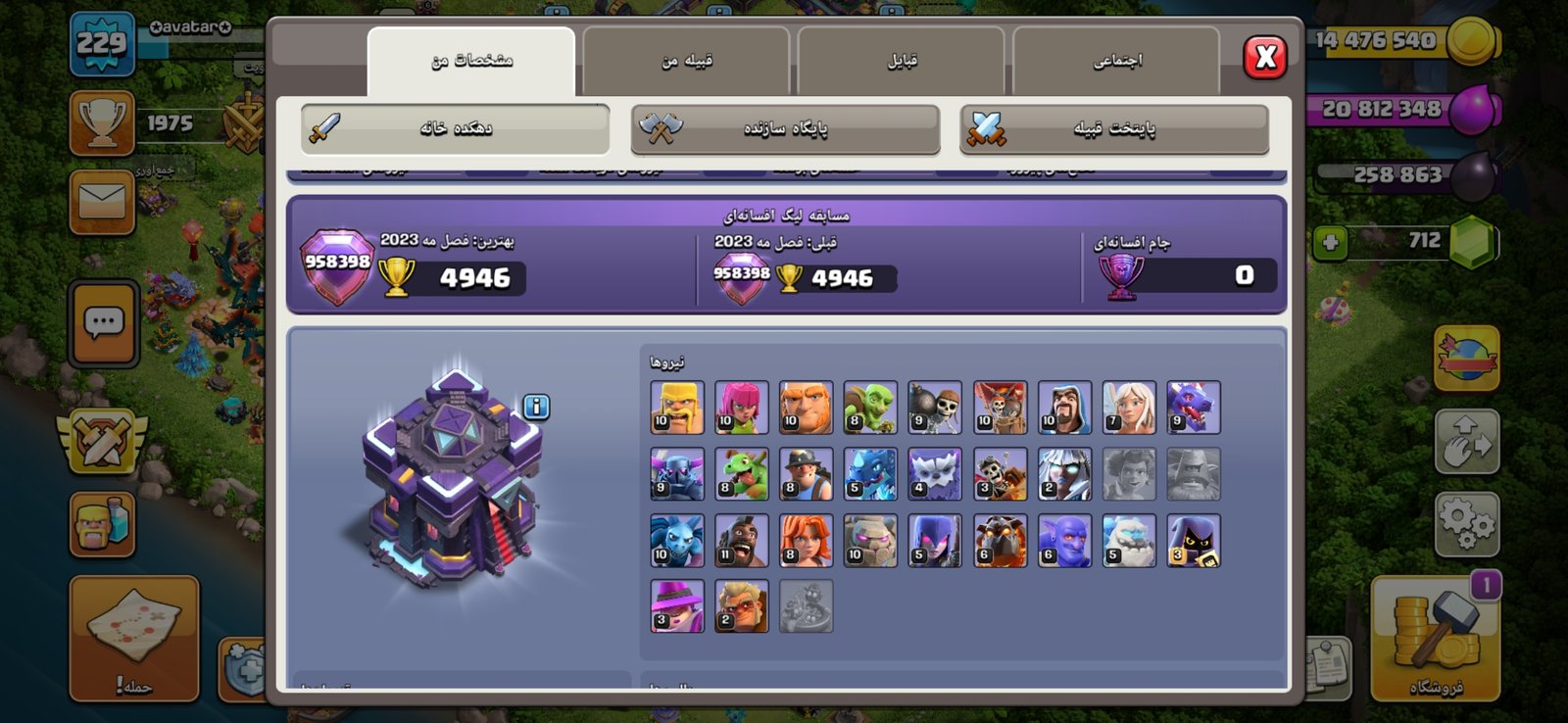Viewport: 1568px width, 723px height.
Task: Add gems with the green plus button
Action: pos(1331,242)
